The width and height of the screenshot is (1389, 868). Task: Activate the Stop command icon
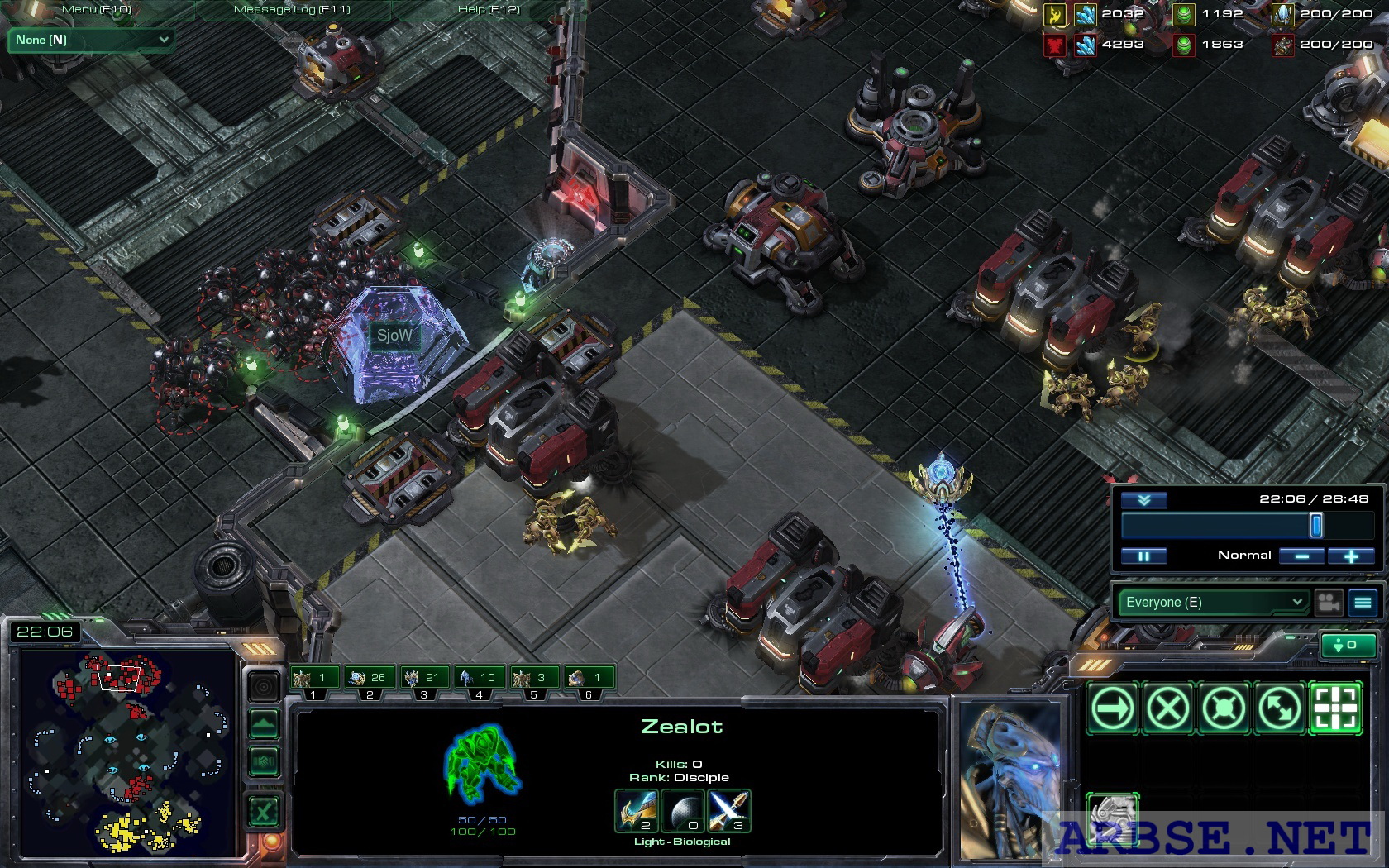click(x=1168, y=708)
